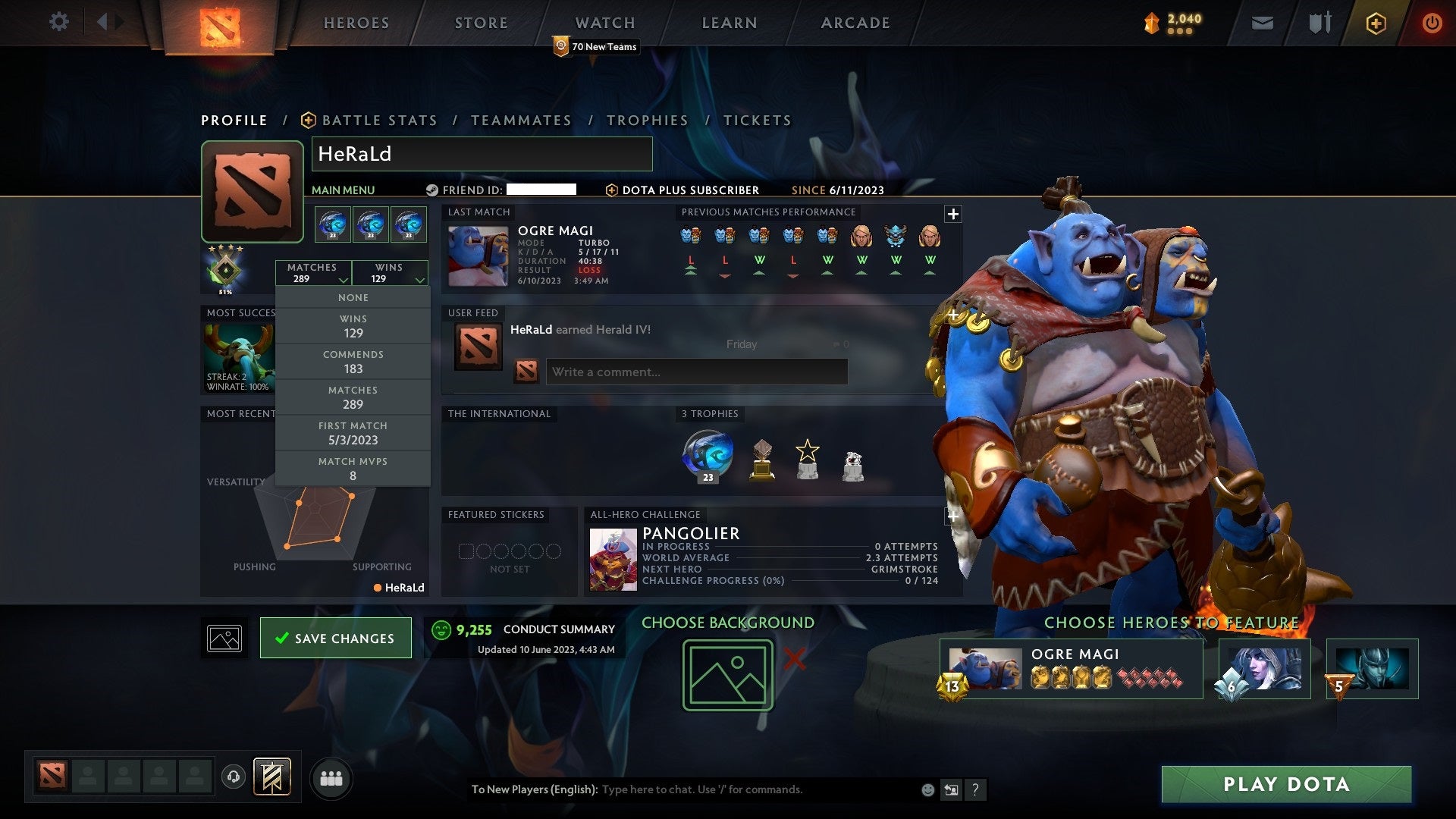The height and width of the screenshot is (819, 1456).
Task: Click the chat help question mark icon
Action: (975, 789)
